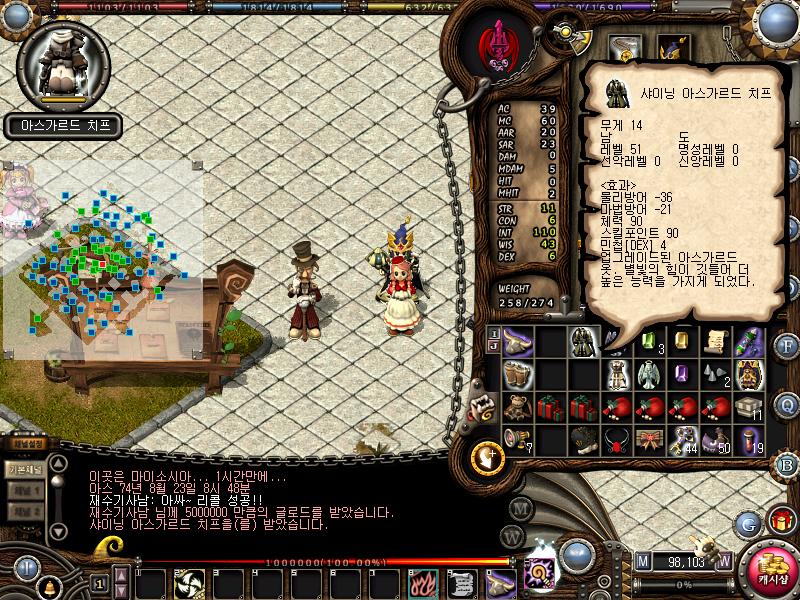The height and width of the screenshot is (600, 800).
Task: Open the 채널설정 channel settings
Action: [27, 443]
